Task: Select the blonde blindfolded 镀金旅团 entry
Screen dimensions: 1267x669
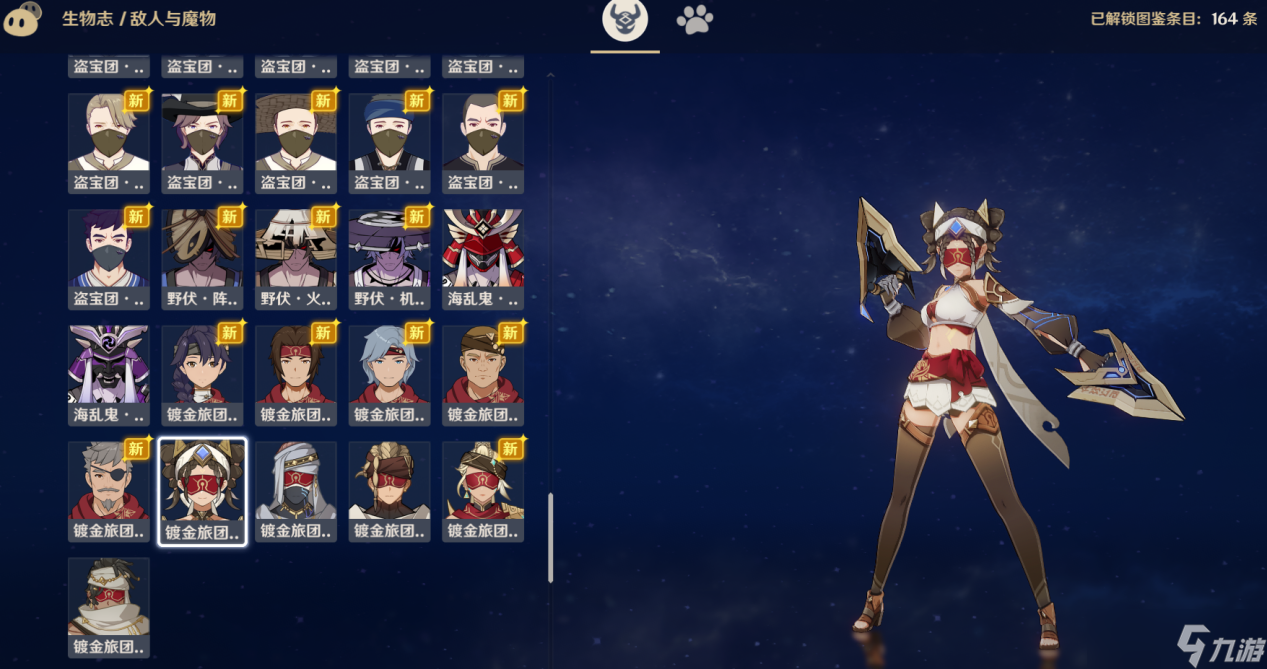Action: tap(483, 491)
